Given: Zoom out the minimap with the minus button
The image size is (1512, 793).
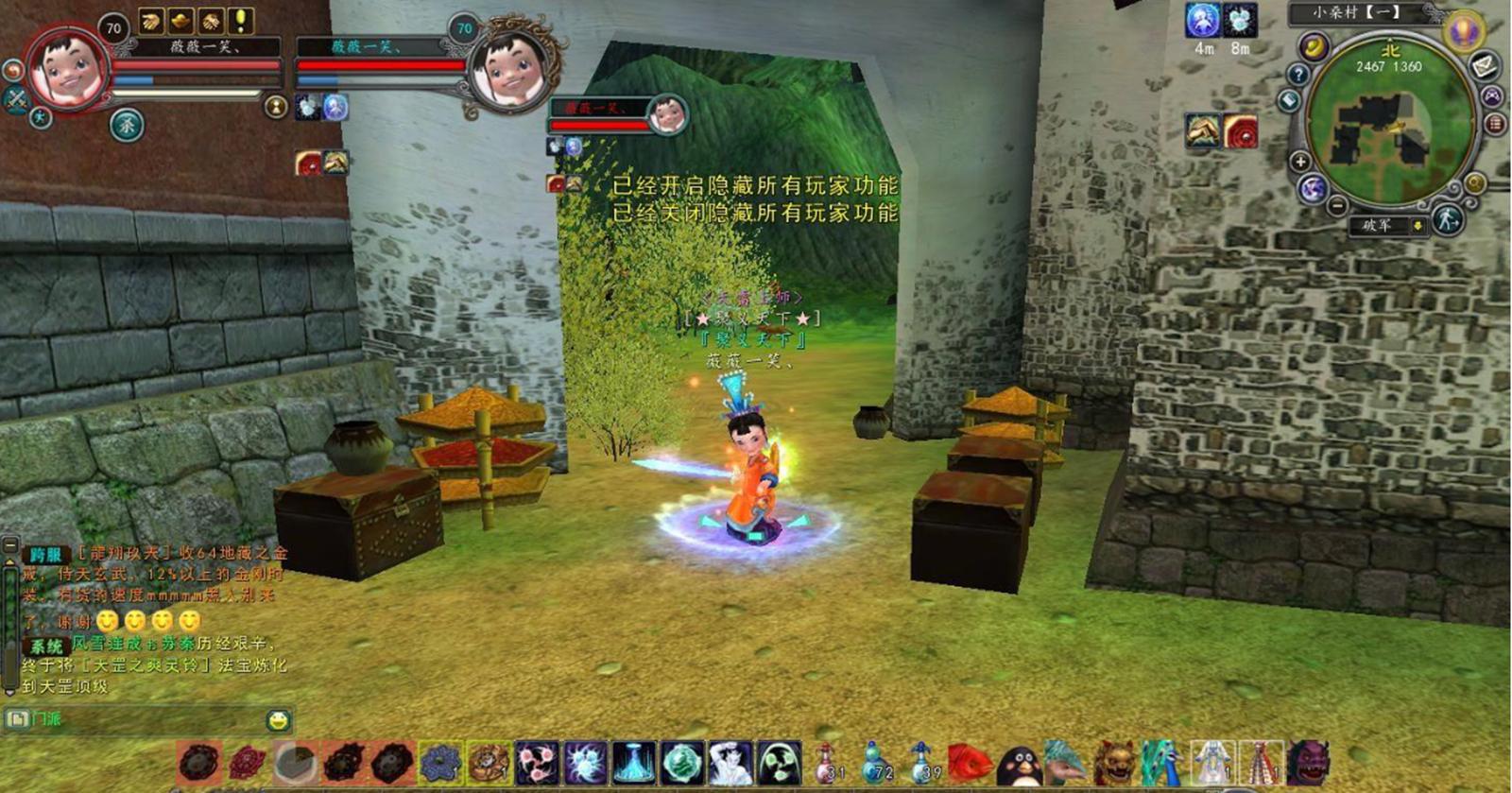Looking at the screenshot, I should pos(1336,204).
